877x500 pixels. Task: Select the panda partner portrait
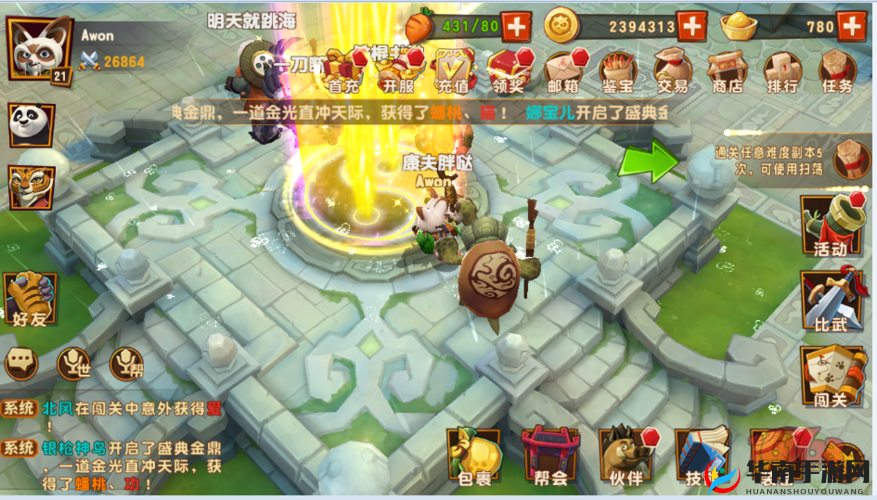(x=31, y=124)
